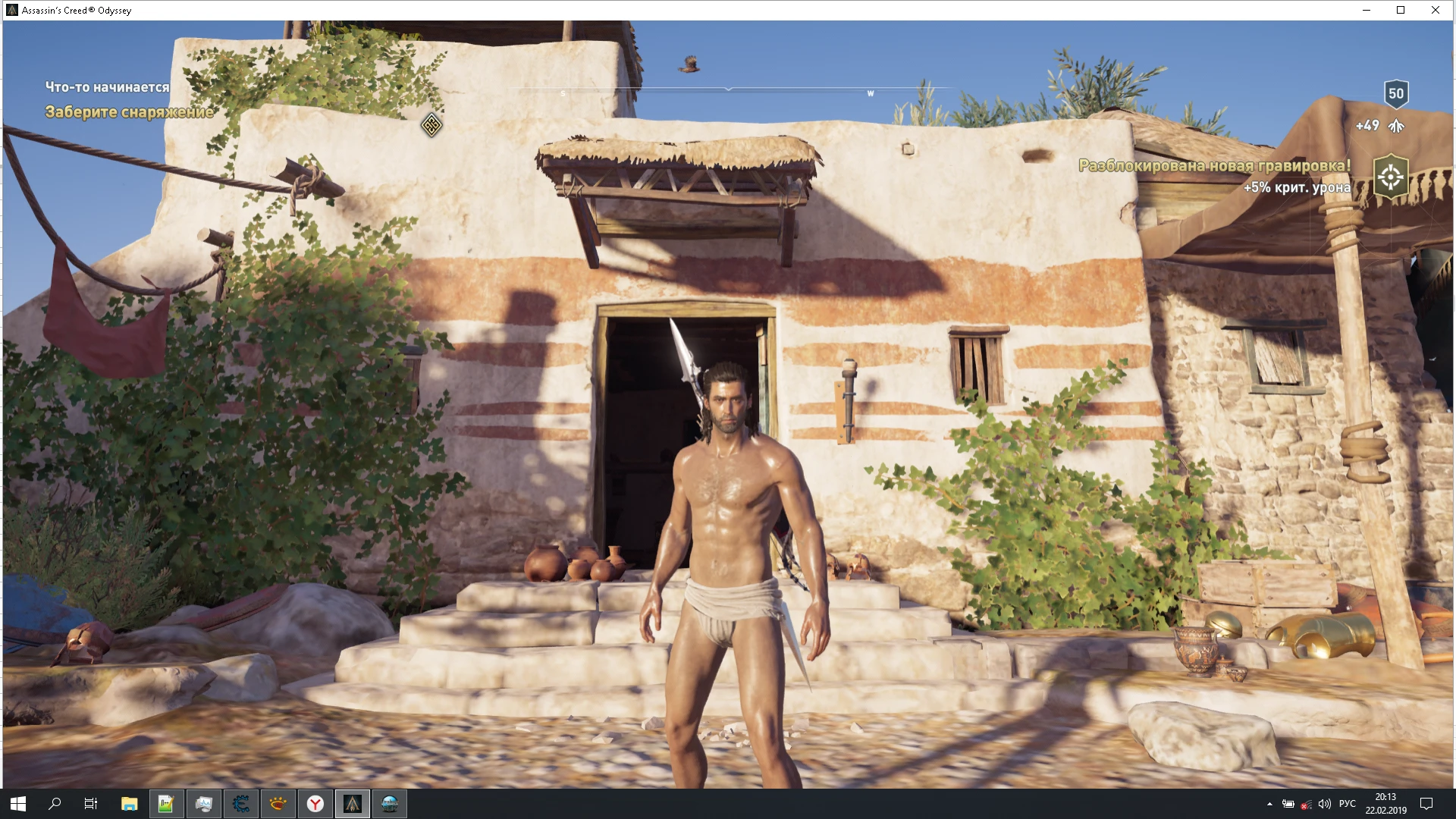
Task: Launch Yandex Browser from the taskbar
Action: coord(313,805)
